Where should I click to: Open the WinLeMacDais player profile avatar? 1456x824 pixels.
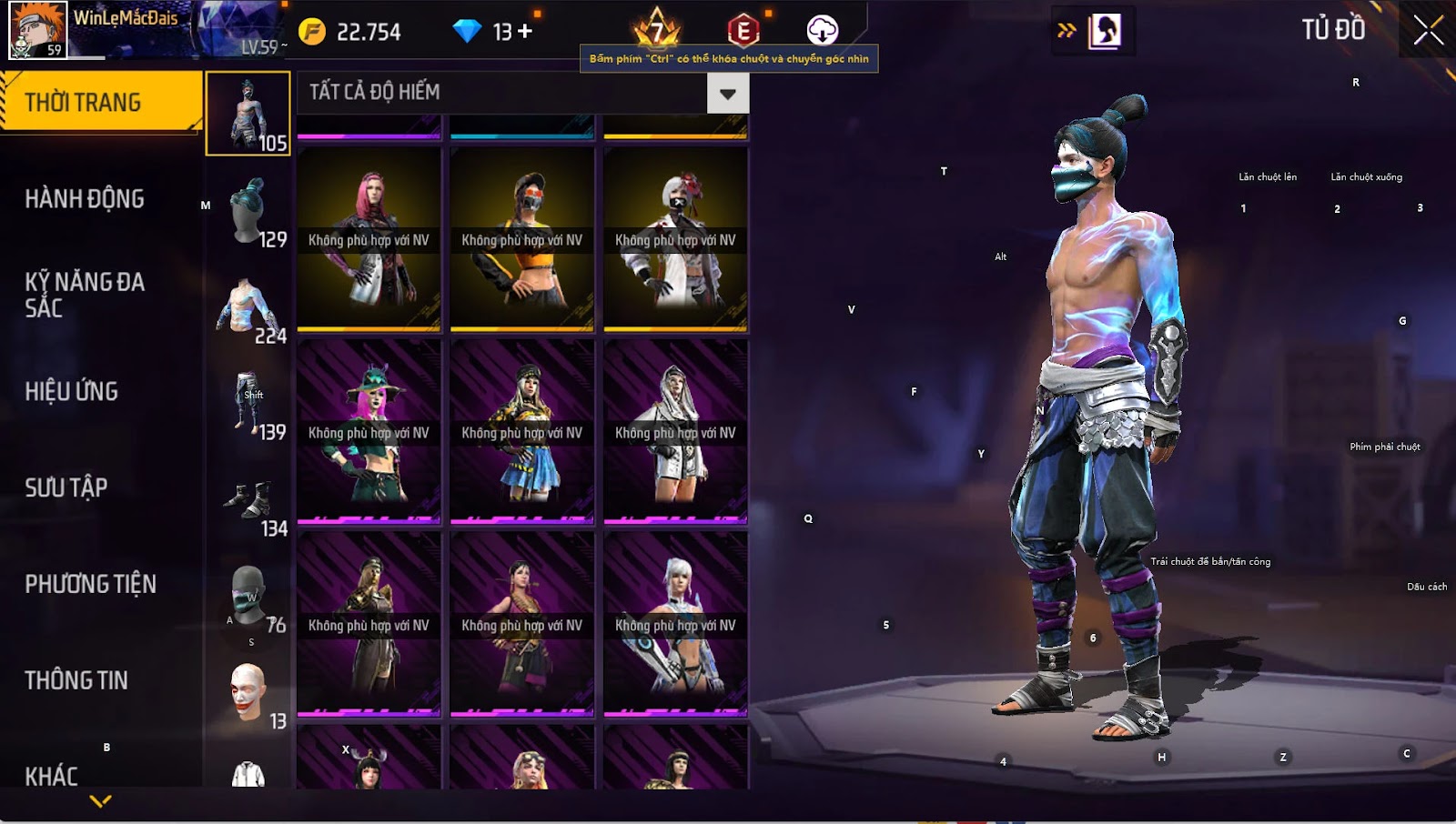37,30
